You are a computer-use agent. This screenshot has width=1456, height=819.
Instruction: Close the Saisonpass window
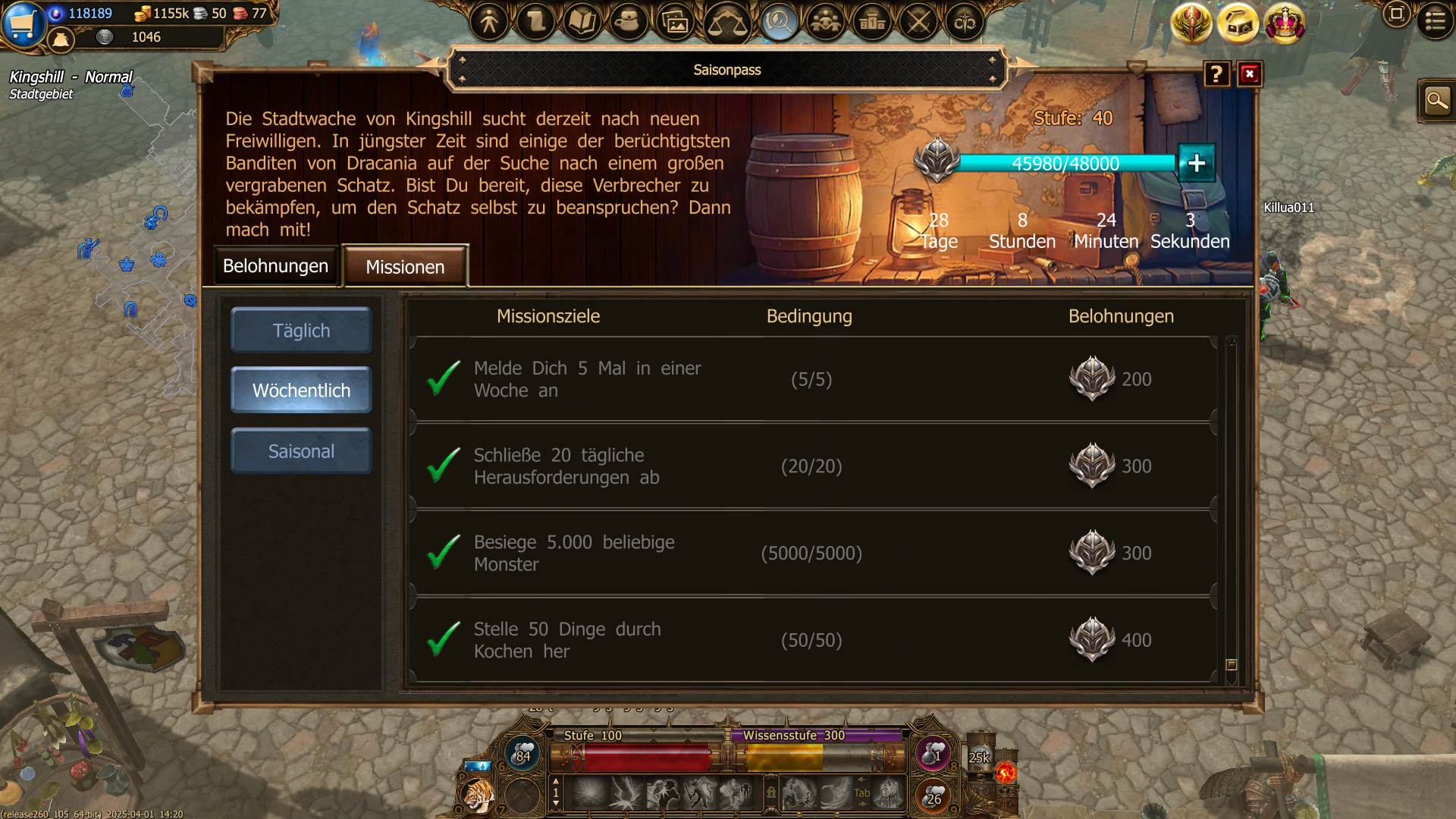click(x=1250, y=74)
